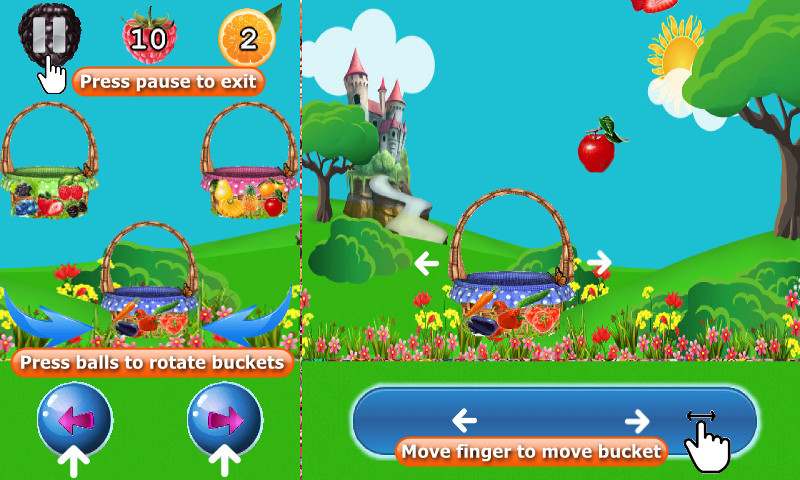Rotate buckets with the left arrow ball
This screenshot has width=800, height=480.
(x=75, y=419)
